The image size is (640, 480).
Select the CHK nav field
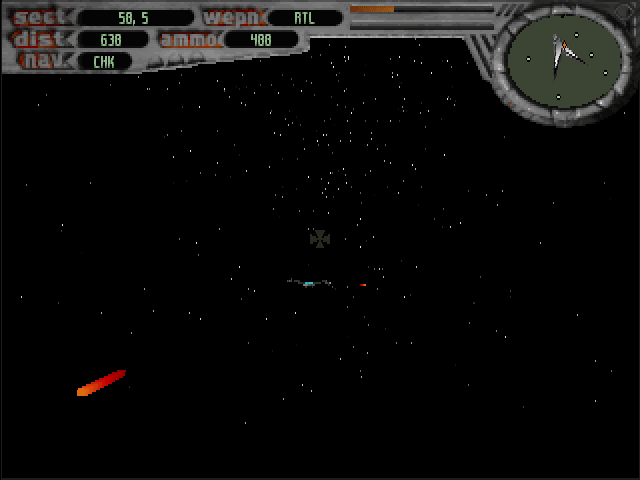pyautogui.click(x=104, y=61)
